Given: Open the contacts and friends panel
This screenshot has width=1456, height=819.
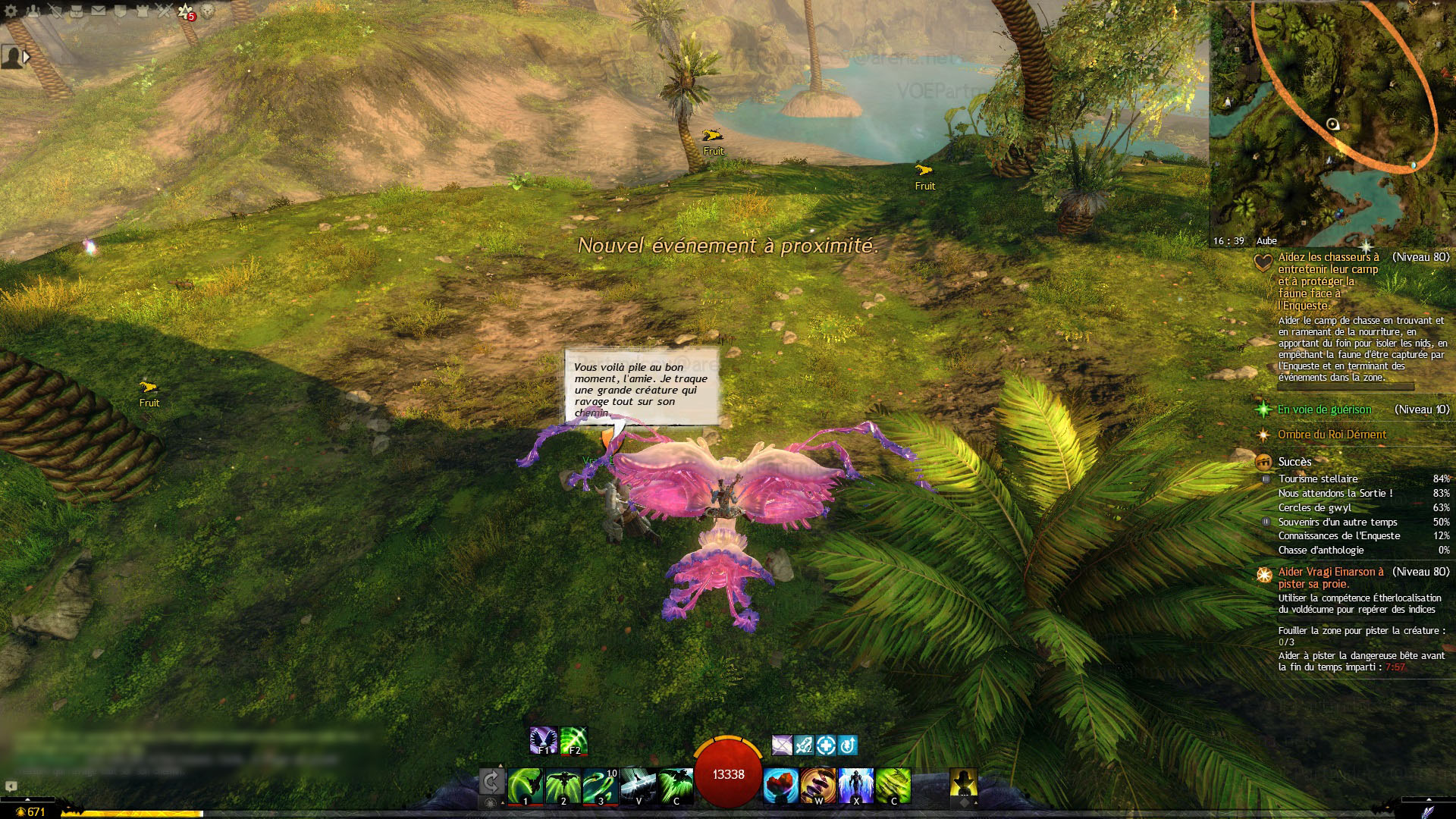Looking at the screenshot, I should pyautogui.click(x=33, y=11).
